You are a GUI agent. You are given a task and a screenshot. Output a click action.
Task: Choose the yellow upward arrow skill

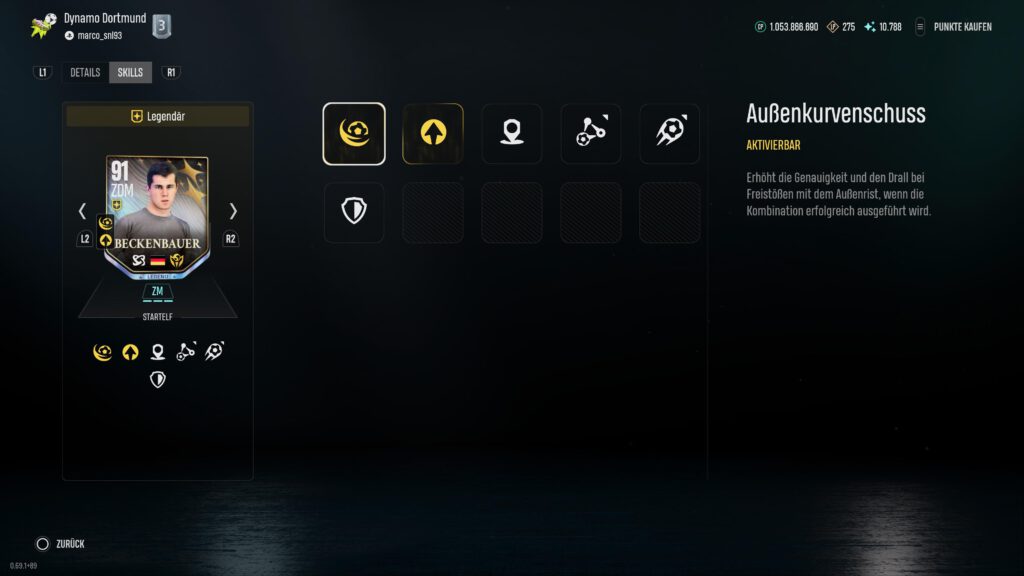432,133
